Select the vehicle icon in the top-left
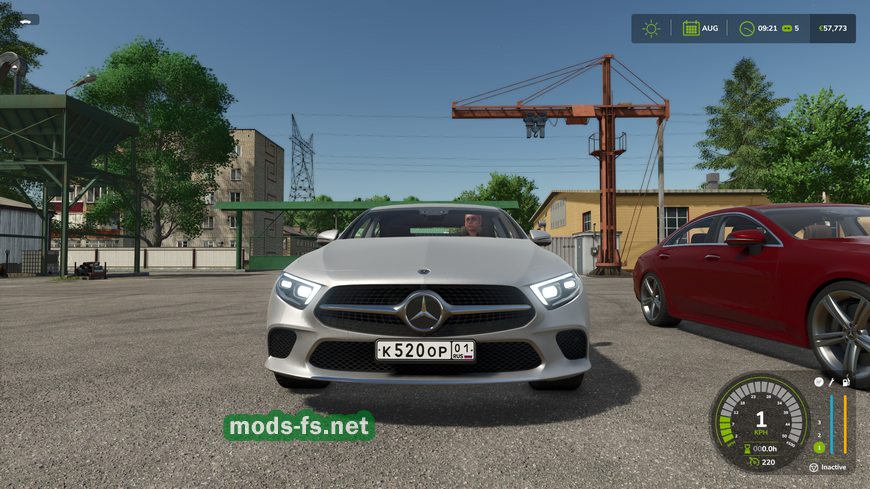 [27, 19]
